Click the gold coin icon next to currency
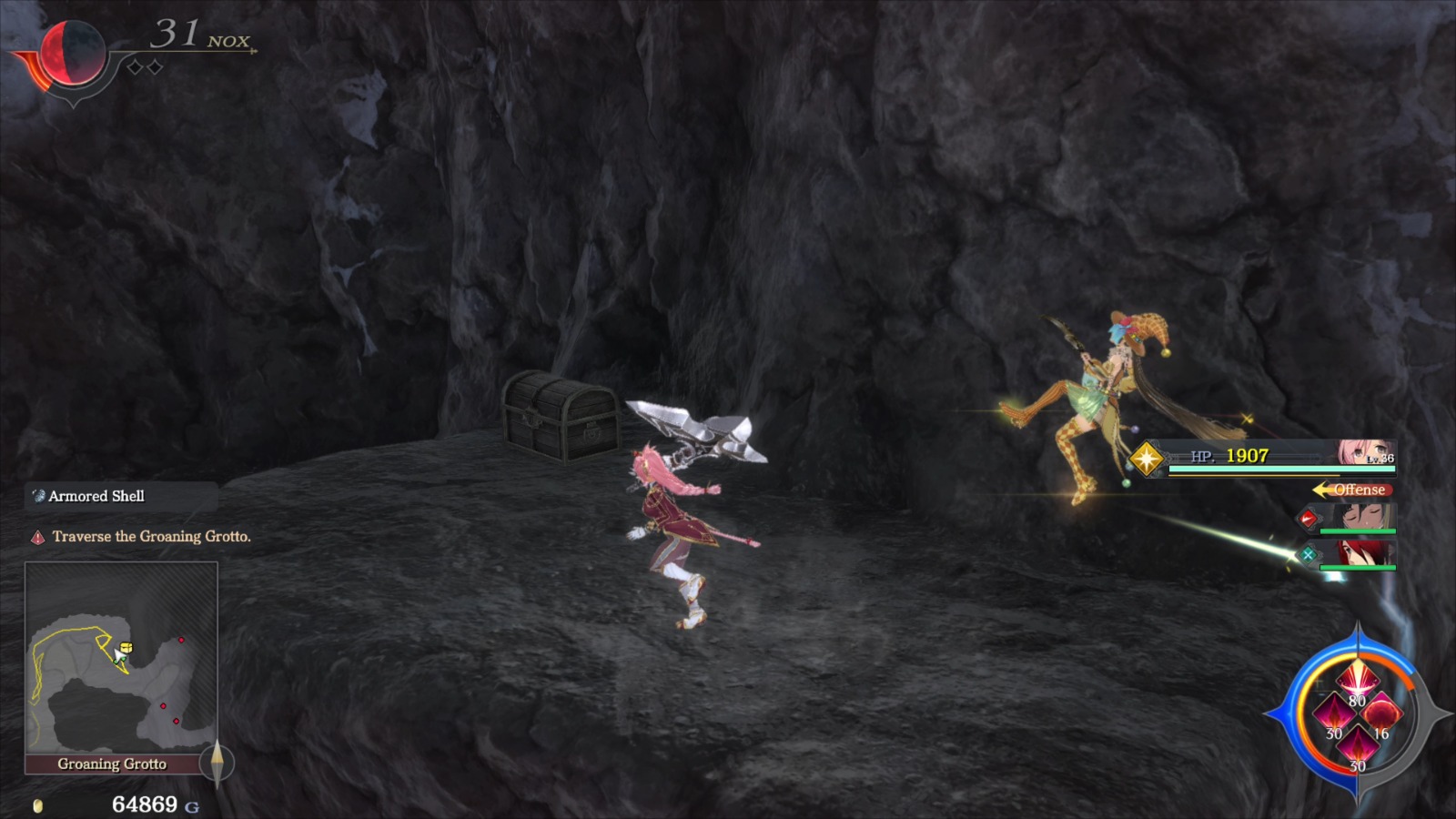The width and height of the screenshot is (1456, 819). point(37,804)
